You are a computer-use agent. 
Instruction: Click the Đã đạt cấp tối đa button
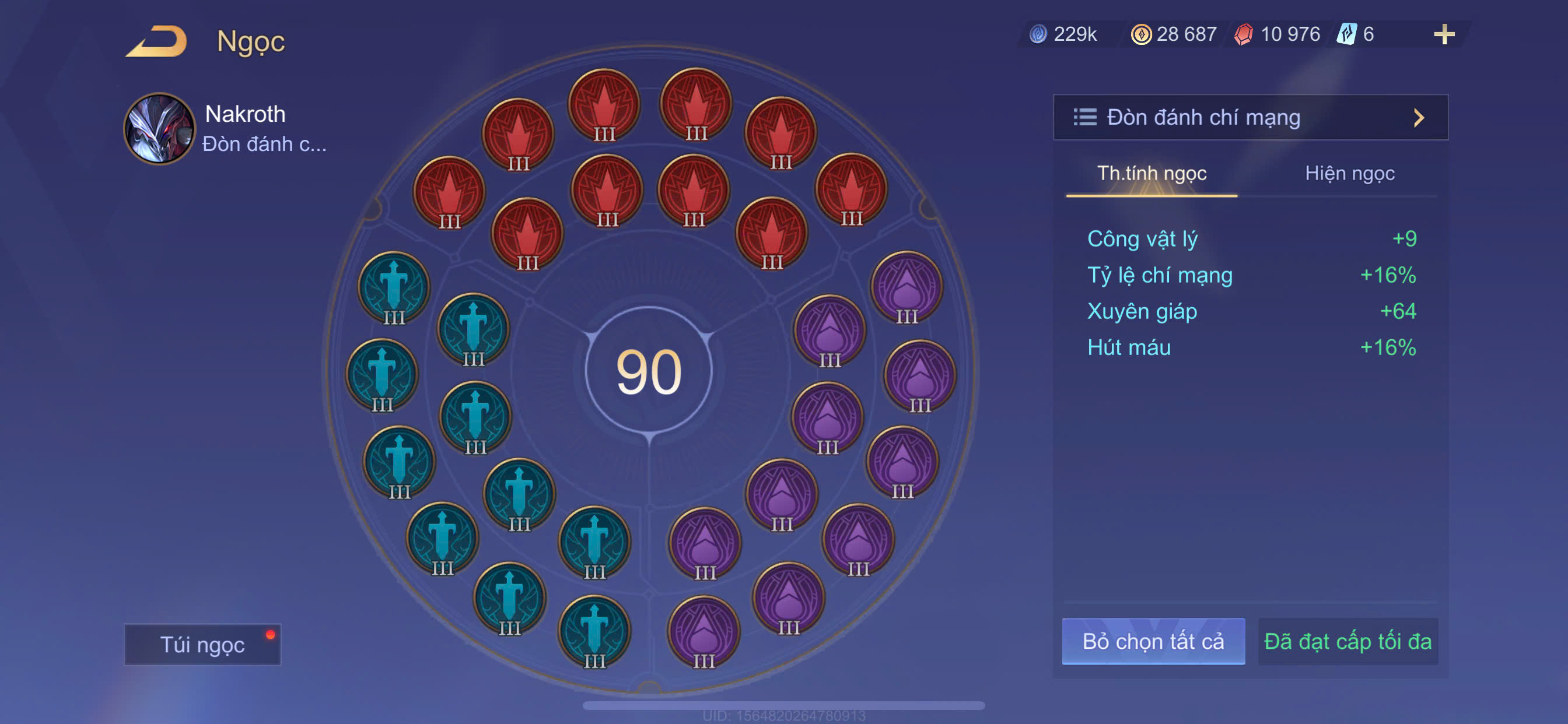[x=1347, y=641]
